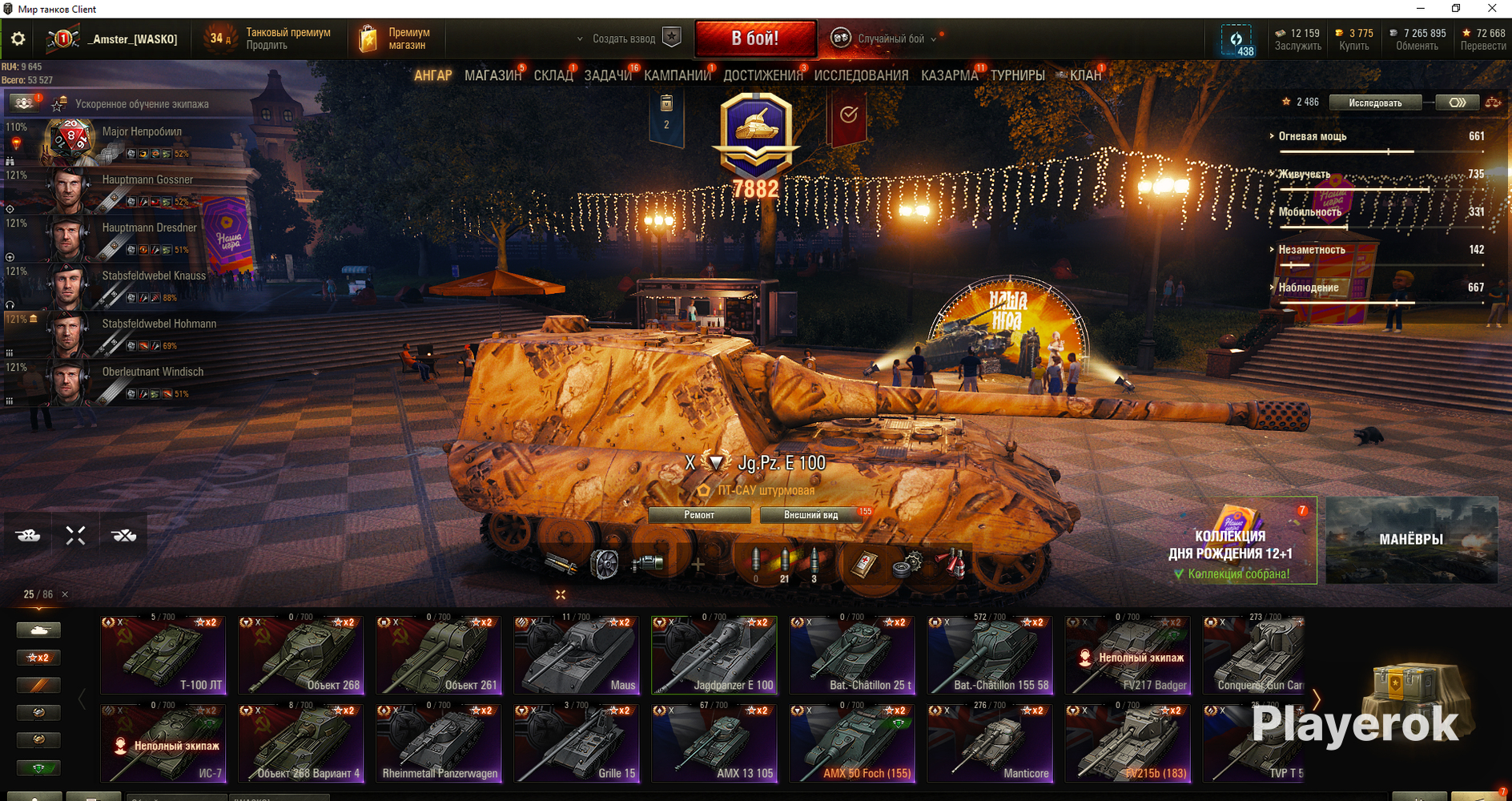Go to the ИССЛЕДОВАНИЯ tab
Viewport: 1512px width, 801px height.
(x=861, y=75)
